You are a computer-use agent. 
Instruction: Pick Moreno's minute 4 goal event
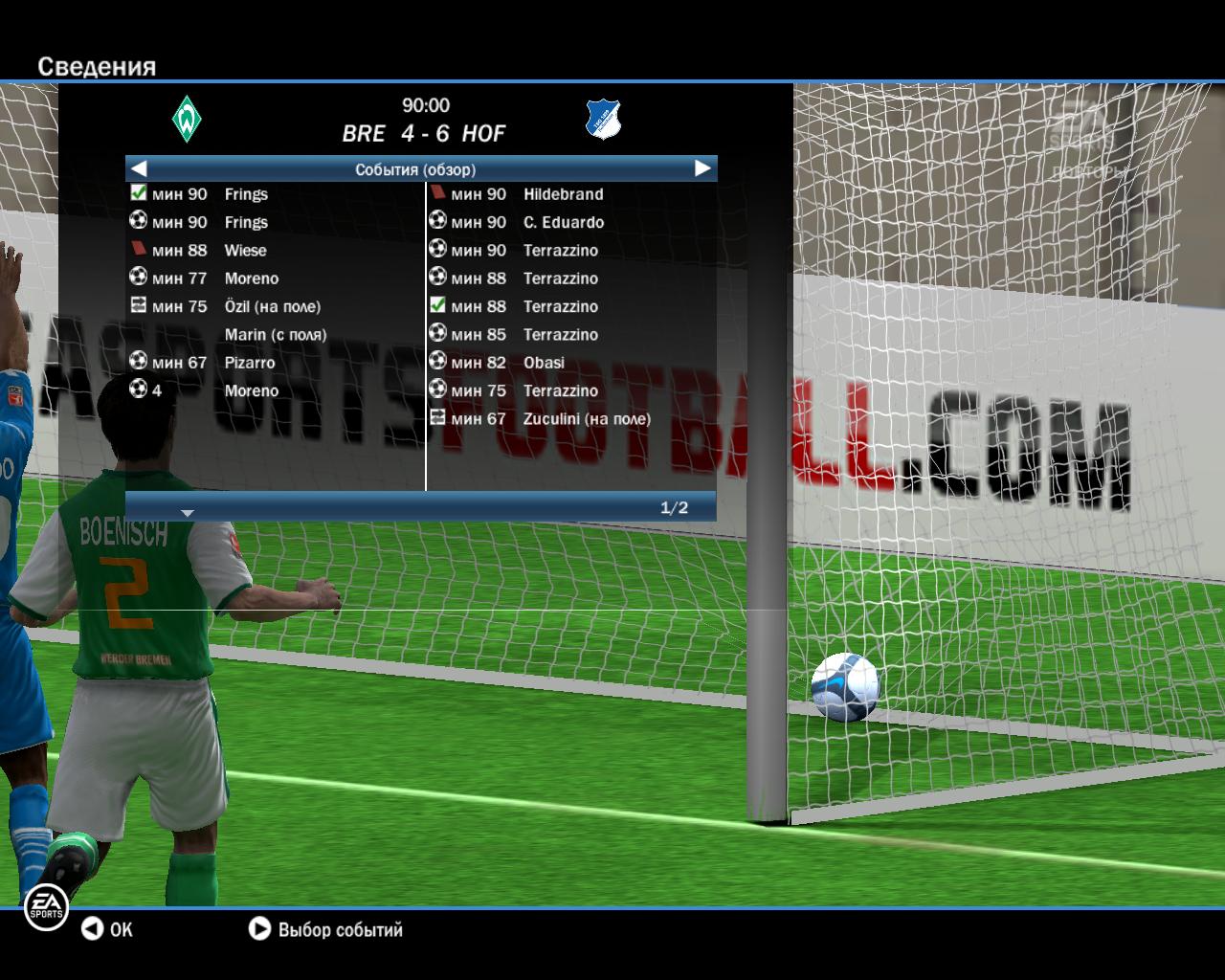coord(251,390)
